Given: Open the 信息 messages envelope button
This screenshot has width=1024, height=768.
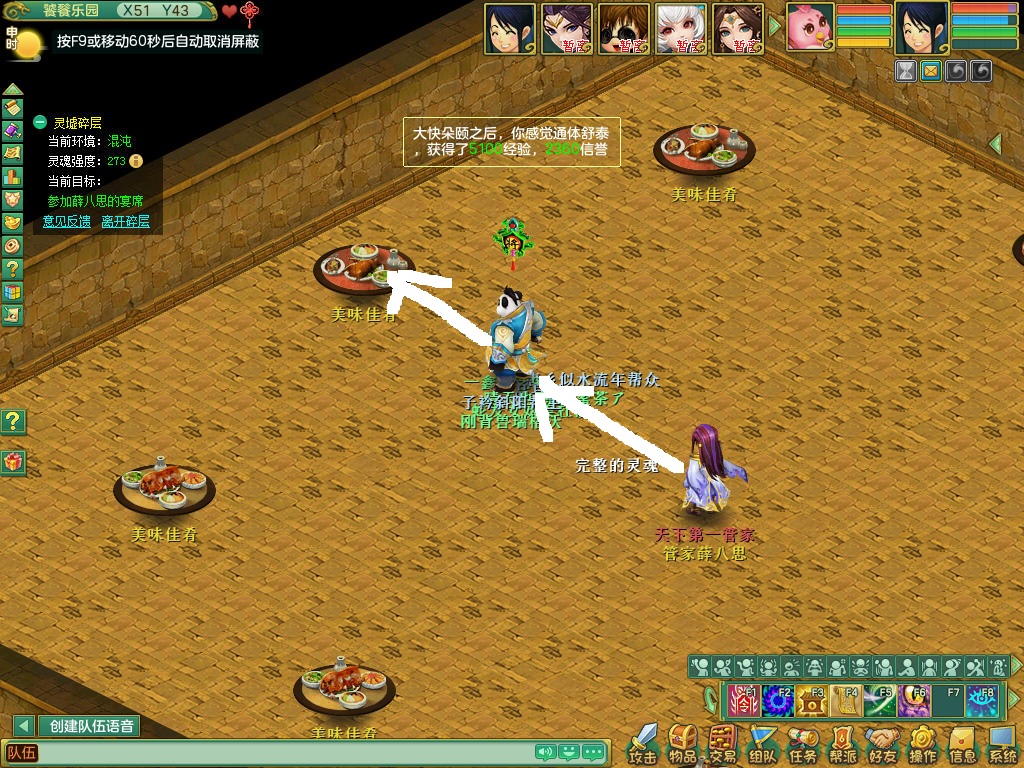Looking at the screenshot, I should pos(963,741).
